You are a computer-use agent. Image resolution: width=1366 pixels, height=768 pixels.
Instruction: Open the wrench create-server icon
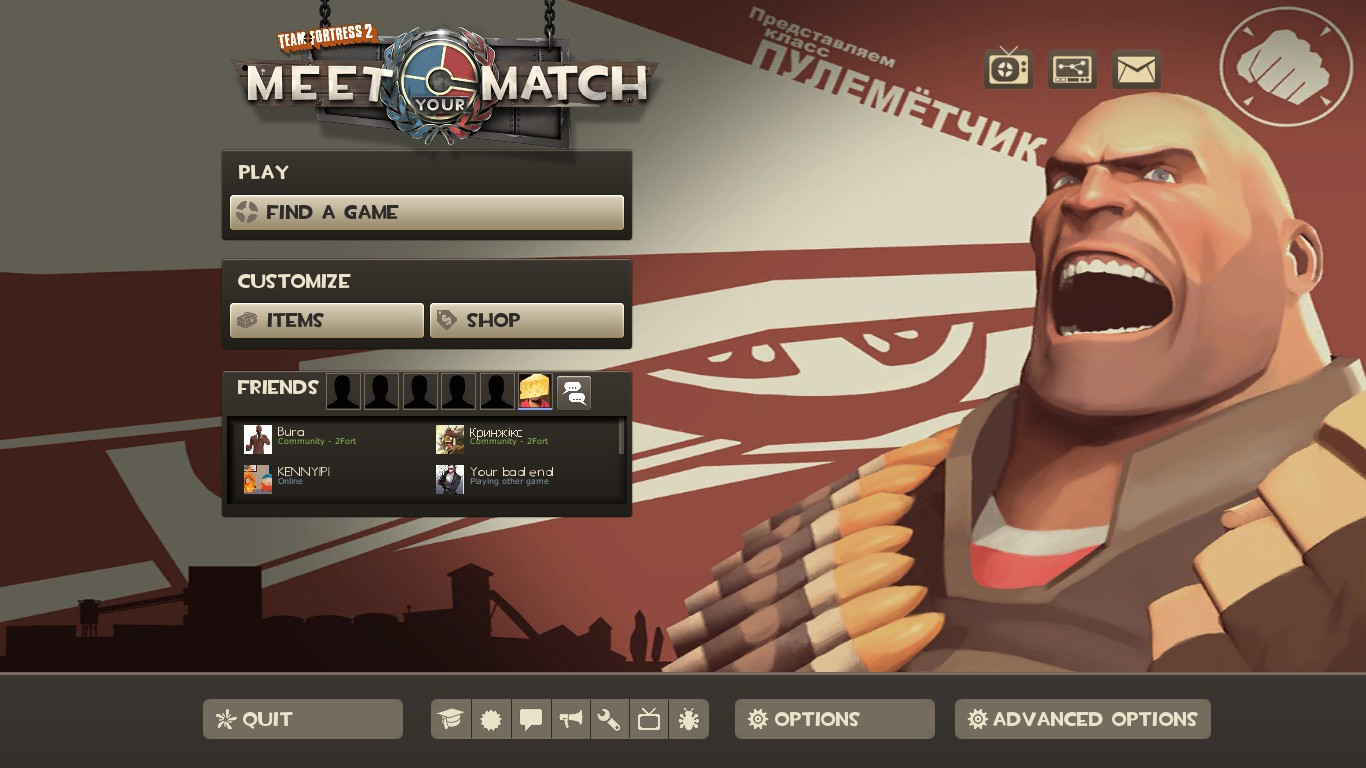(609, 718)
